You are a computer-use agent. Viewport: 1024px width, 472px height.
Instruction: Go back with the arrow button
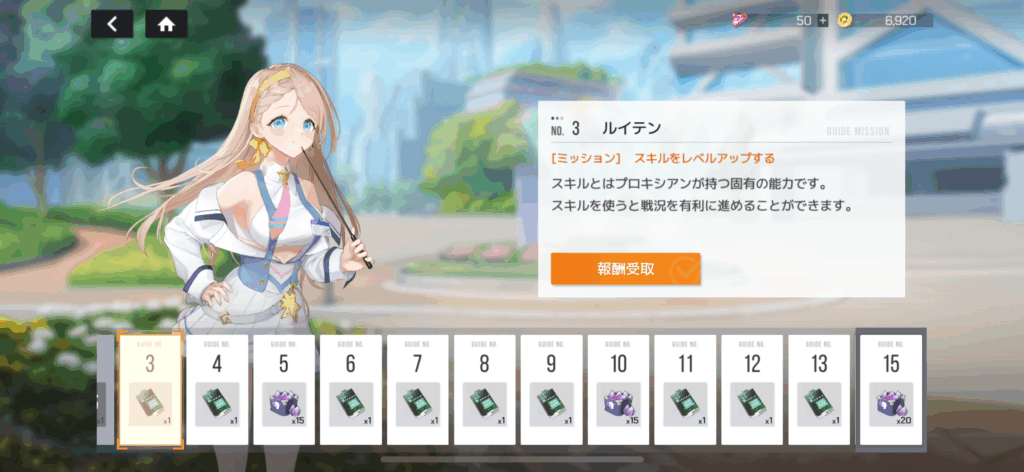(x=112, y=25)
